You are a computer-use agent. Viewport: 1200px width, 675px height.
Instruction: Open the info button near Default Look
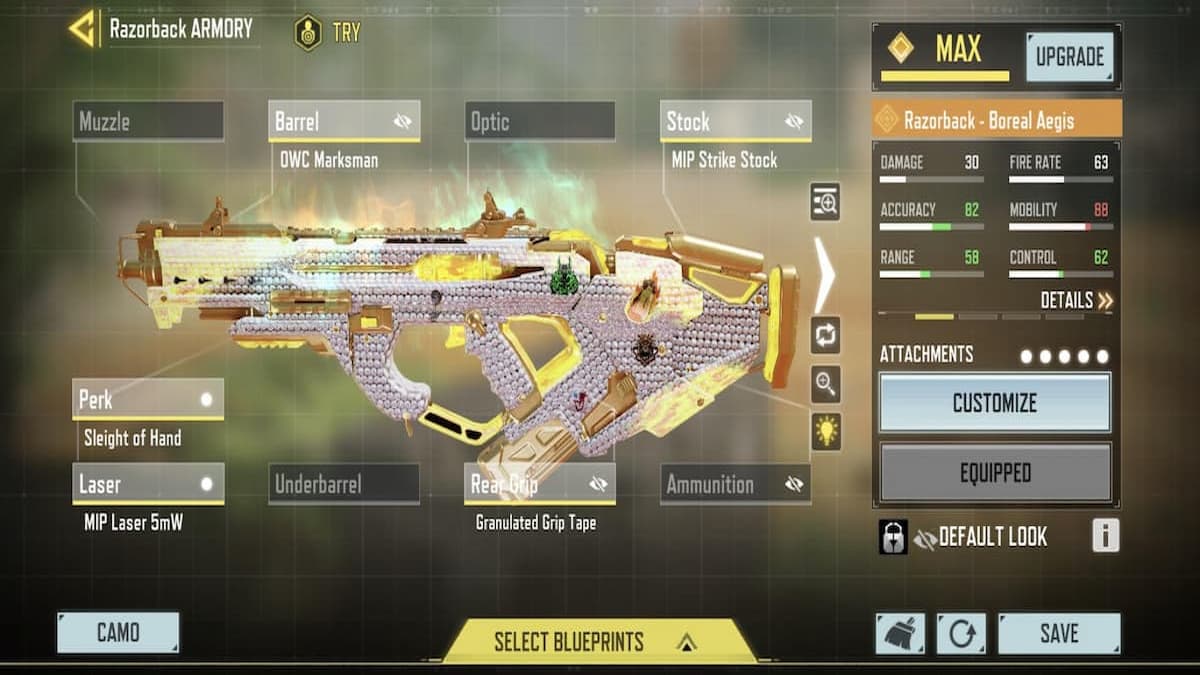1105,536
